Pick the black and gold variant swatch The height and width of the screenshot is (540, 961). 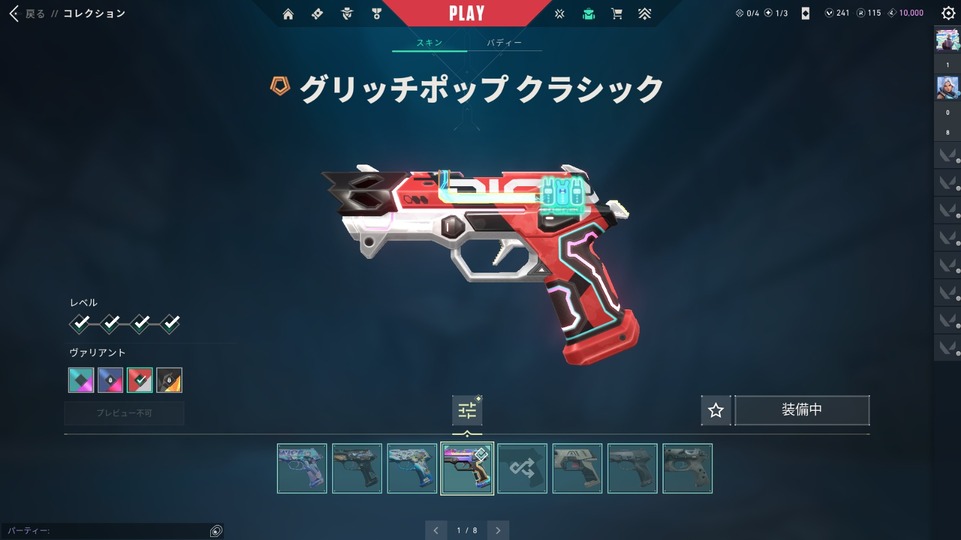click(x=169, y=380)
